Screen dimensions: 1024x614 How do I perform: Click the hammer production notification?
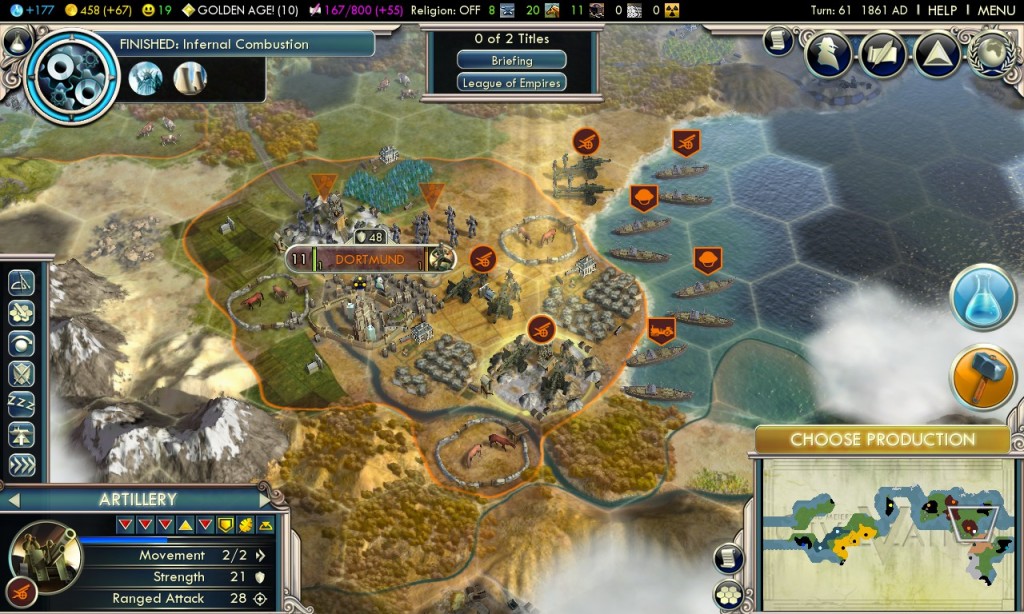984,377
